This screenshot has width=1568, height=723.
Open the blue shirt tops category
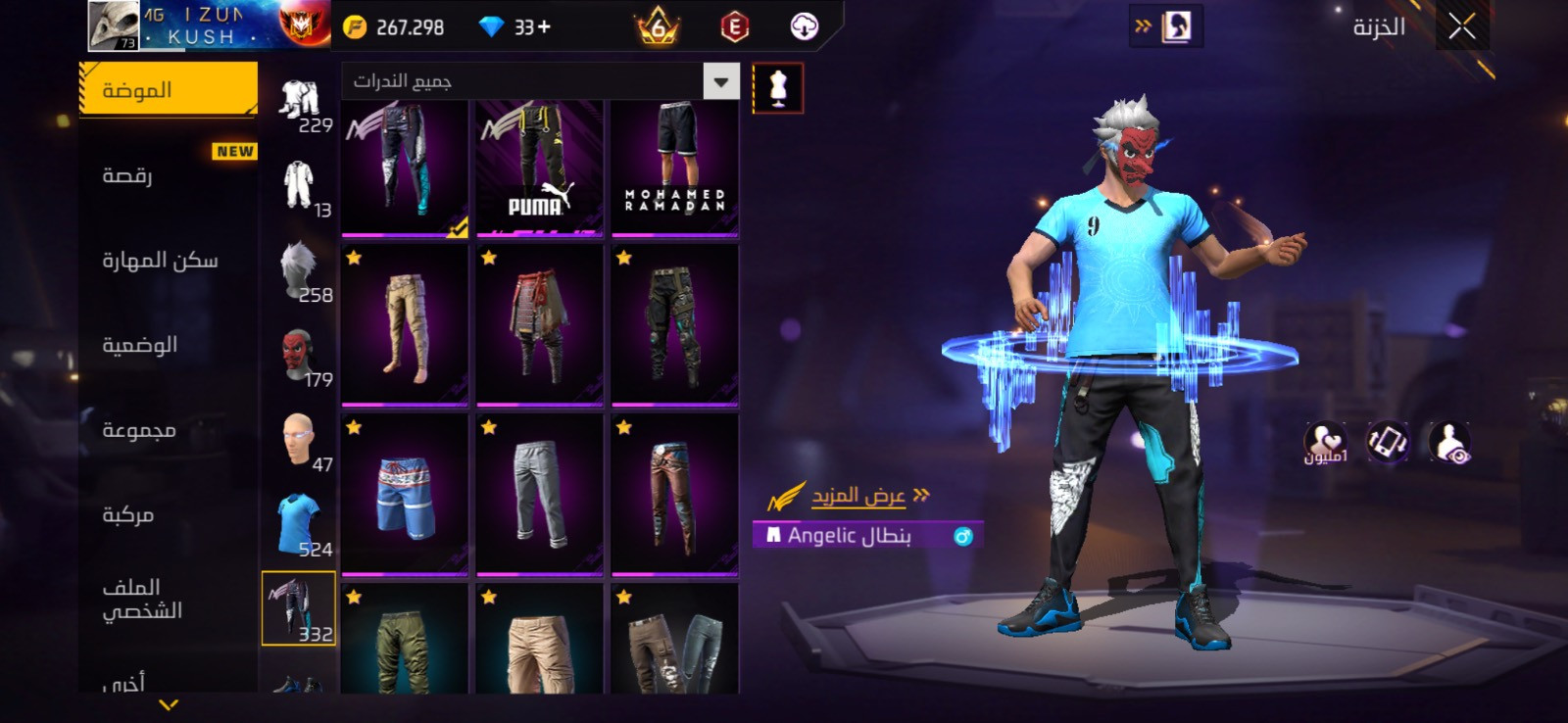(x=299, y=524)
